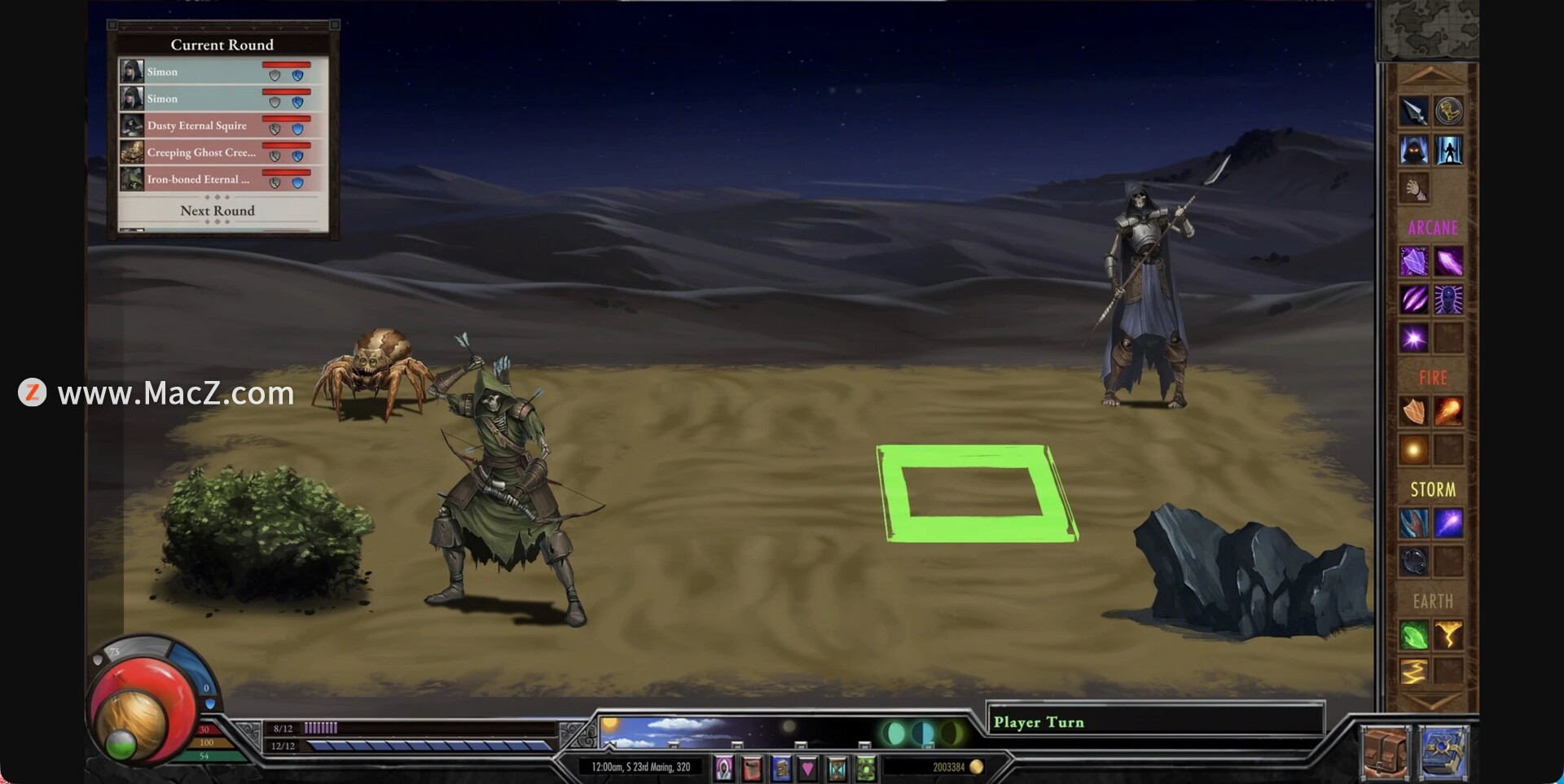Open the blue spellbook
The height and width of the screenshot is (784, 1564).
pos(1444,752)
